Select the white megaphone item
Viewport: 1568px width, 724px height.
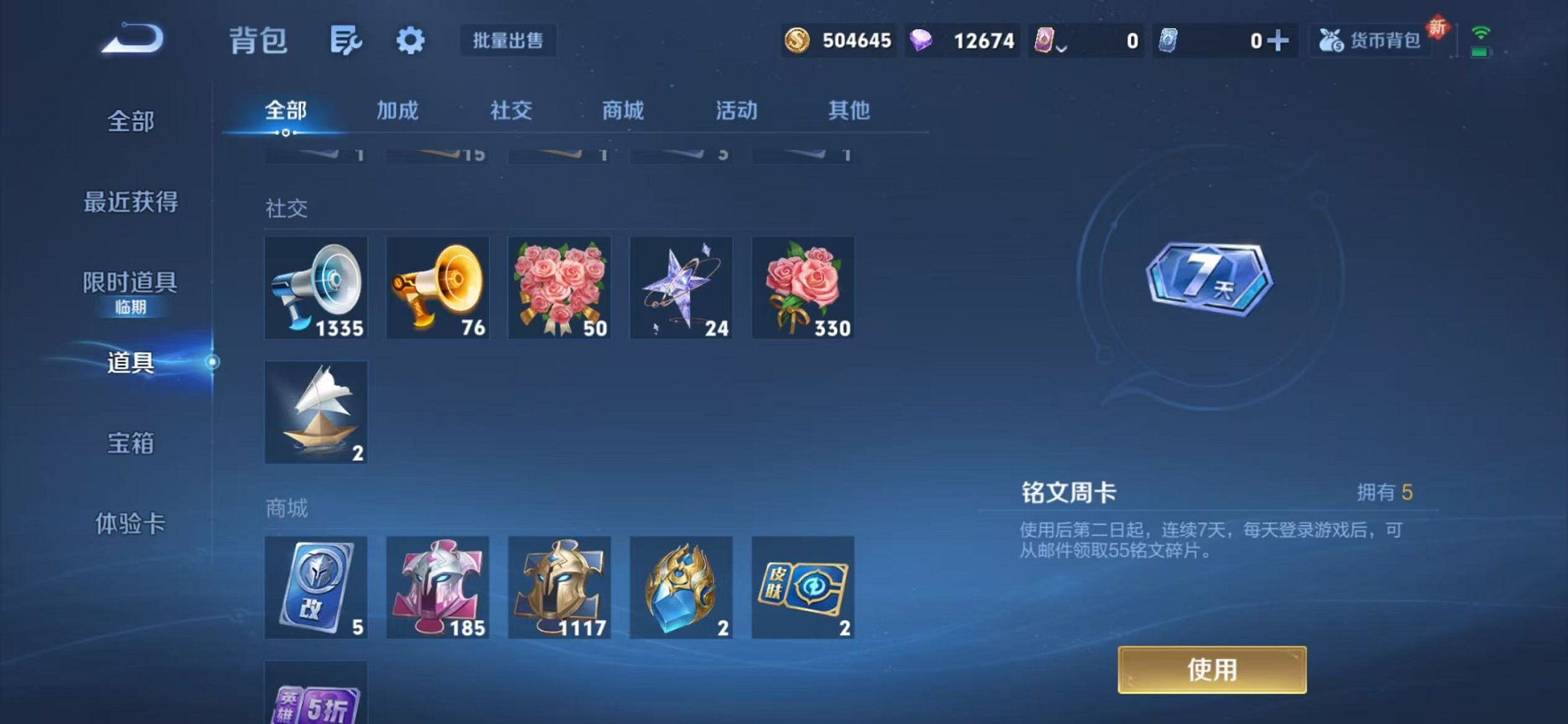point(316,287)
